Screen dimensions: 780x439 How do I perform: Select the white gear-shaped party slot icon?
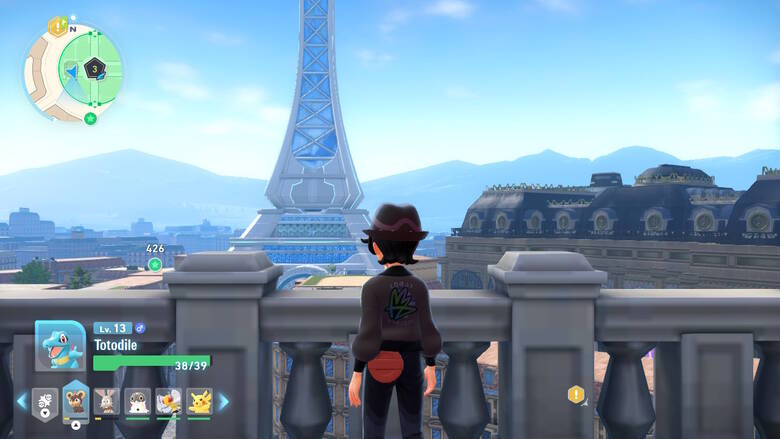45,401
